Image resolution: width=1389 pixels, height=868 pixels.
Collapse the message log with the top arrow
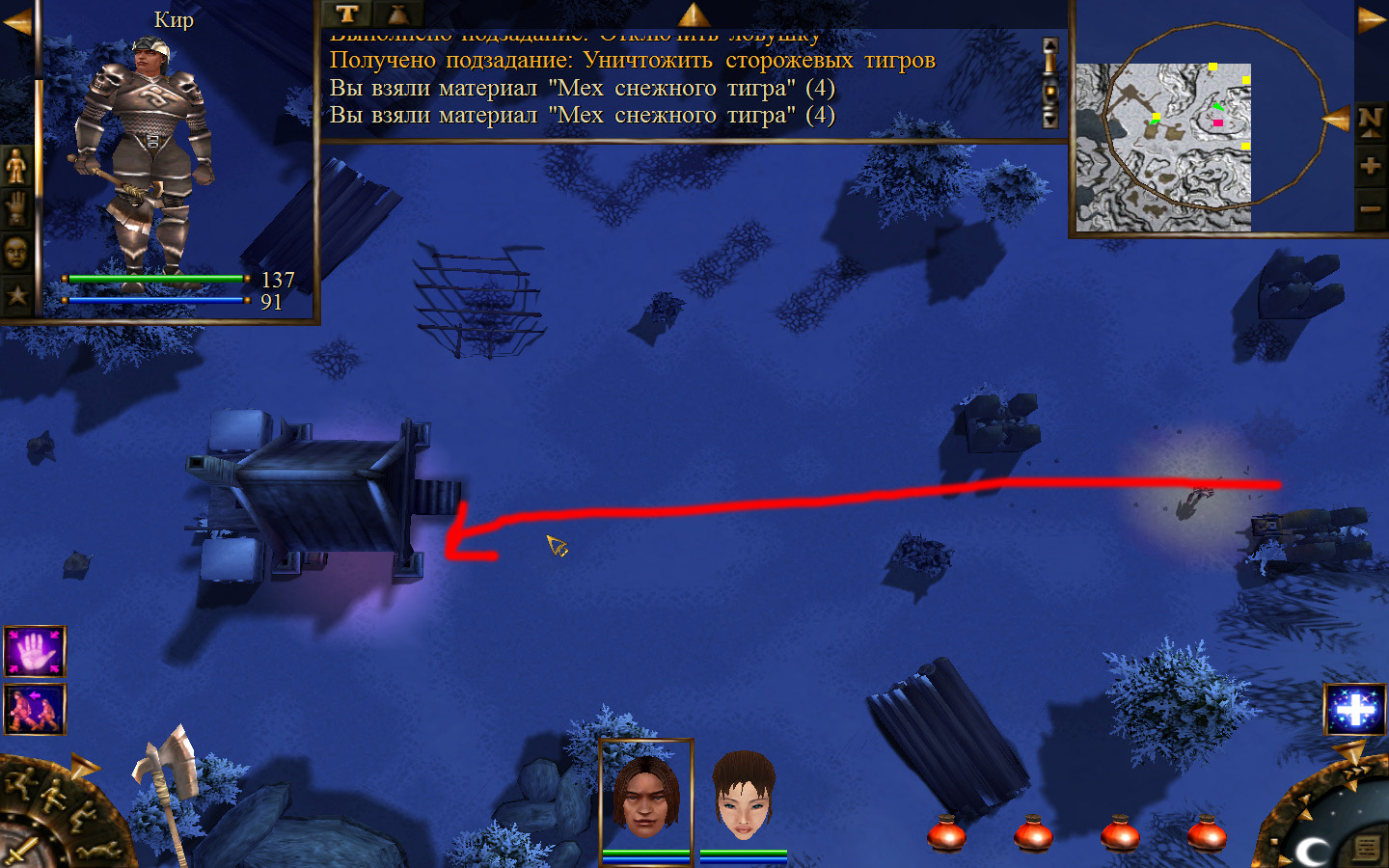[x=694, y=14]
